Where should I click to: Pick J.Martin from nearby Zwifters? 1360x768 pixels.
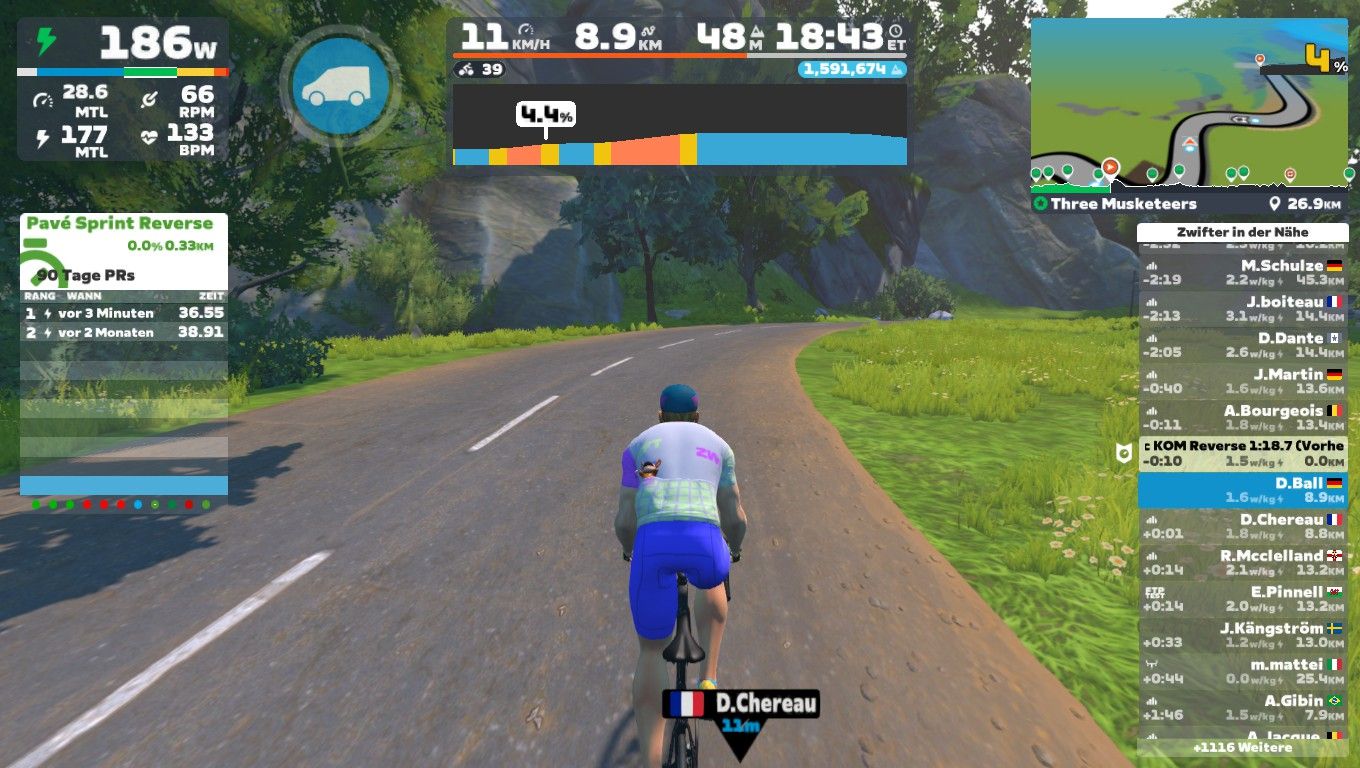pyautogui.click(x=1242, y=381)
